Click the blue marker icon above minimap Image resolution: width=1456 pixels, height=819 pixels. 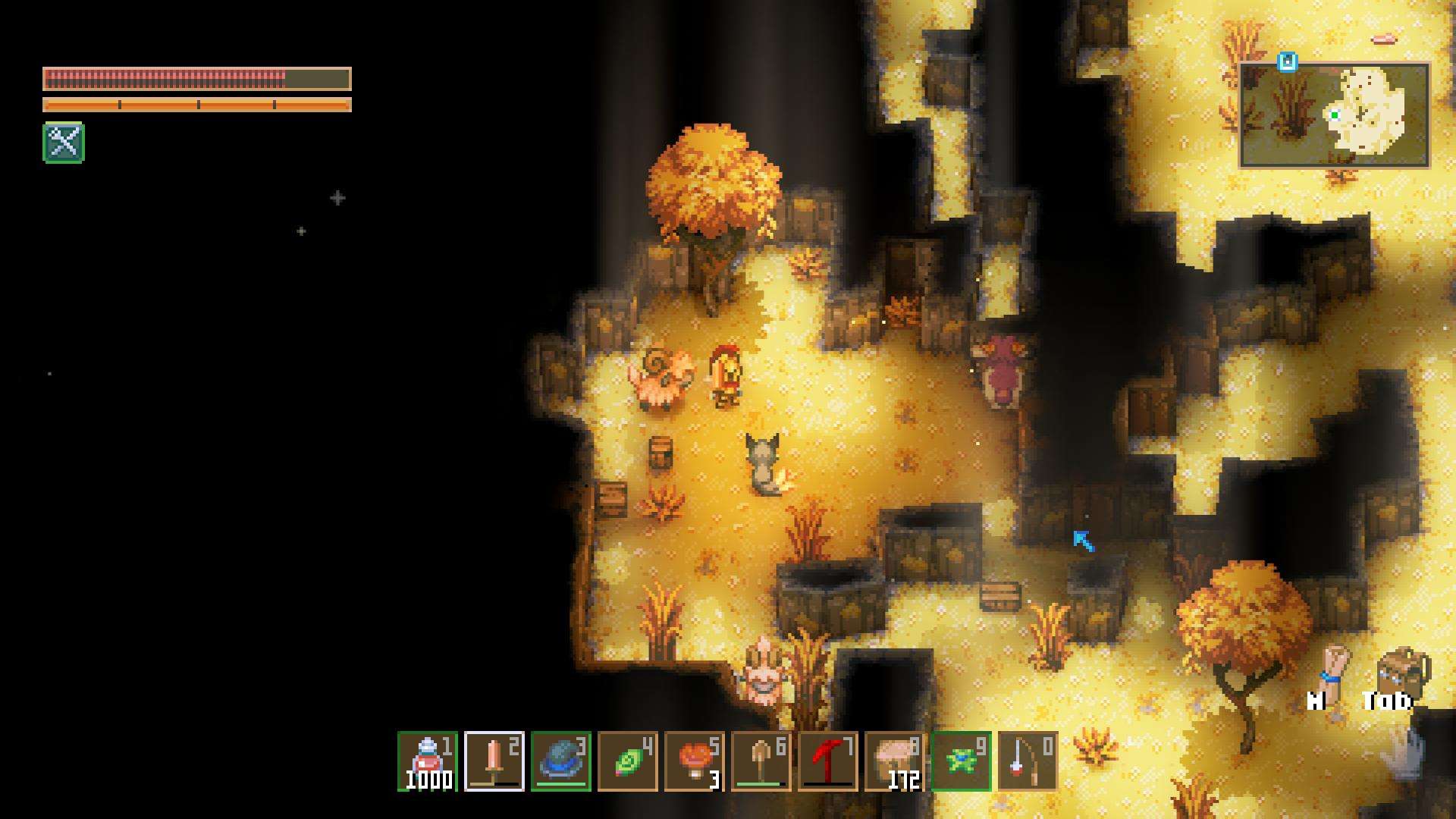click(1287, 61)
